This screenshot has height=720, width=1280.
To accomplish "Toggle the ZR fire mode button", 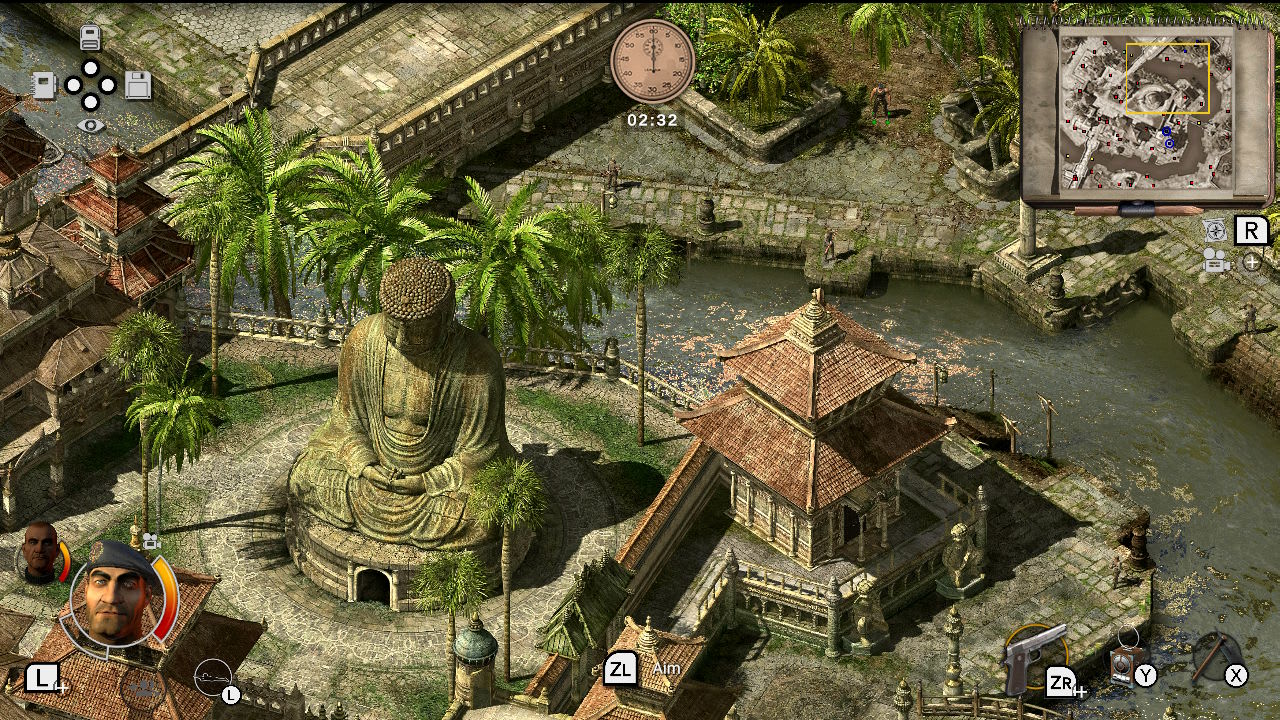I will click(1061, 682).
